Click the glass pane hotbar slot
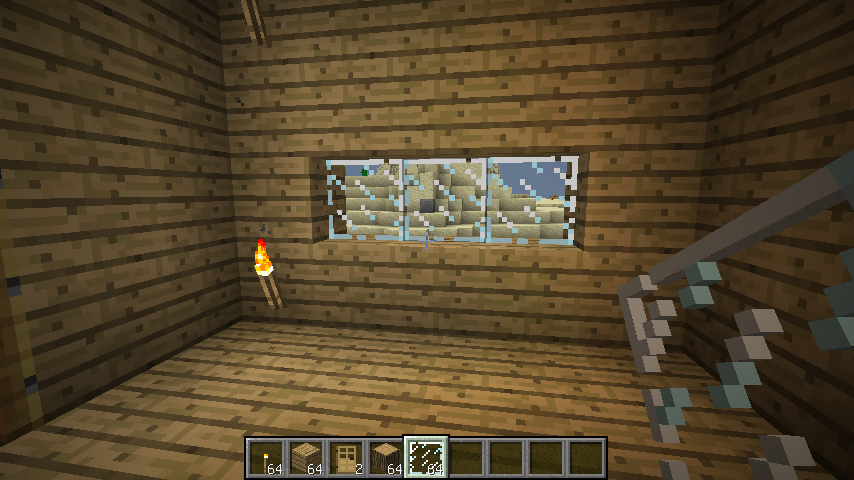 click(x=426, y=457)
